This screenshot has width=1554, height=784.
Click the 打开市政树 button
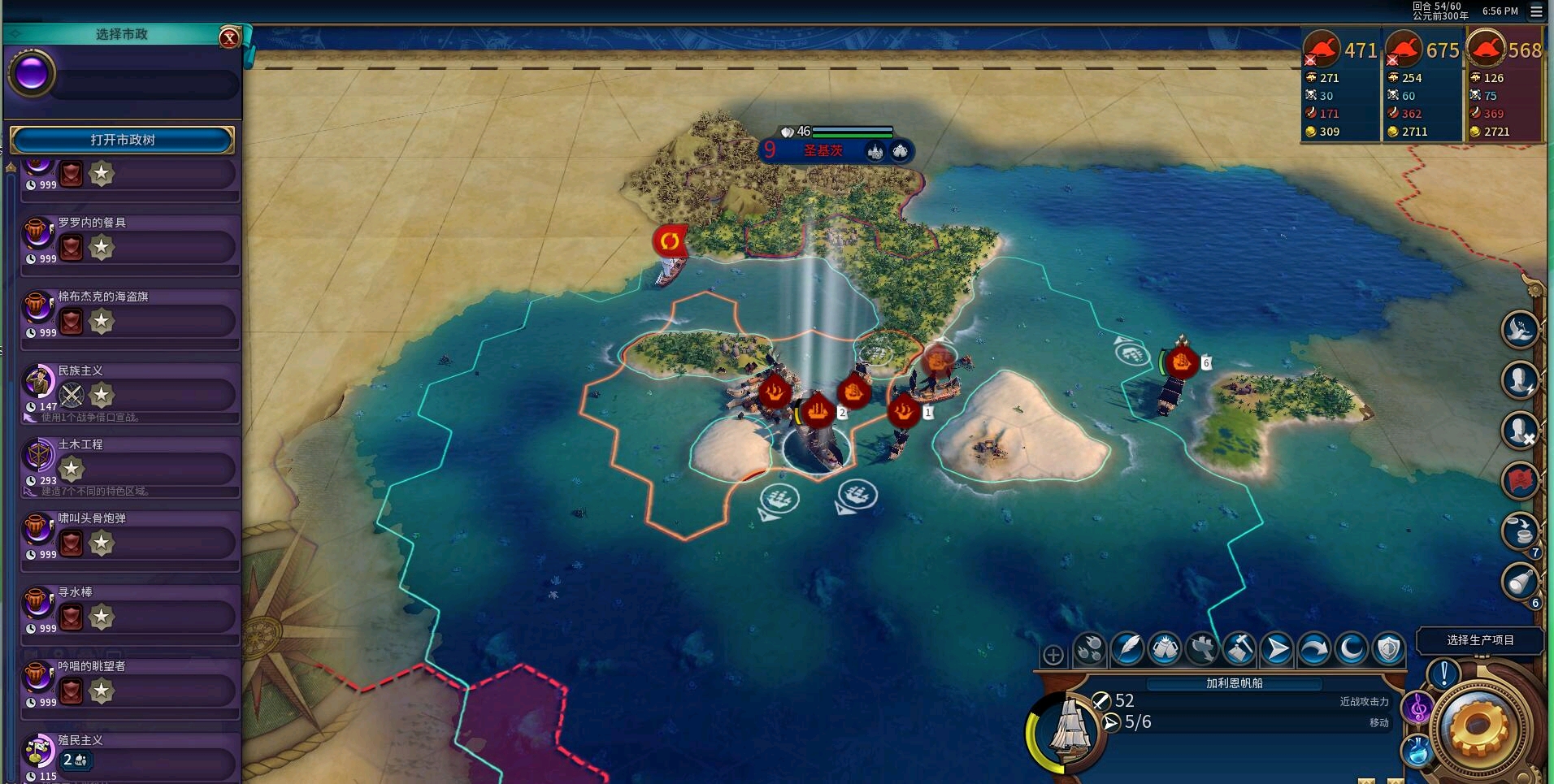pyautogui.click(x=122, y=140)
